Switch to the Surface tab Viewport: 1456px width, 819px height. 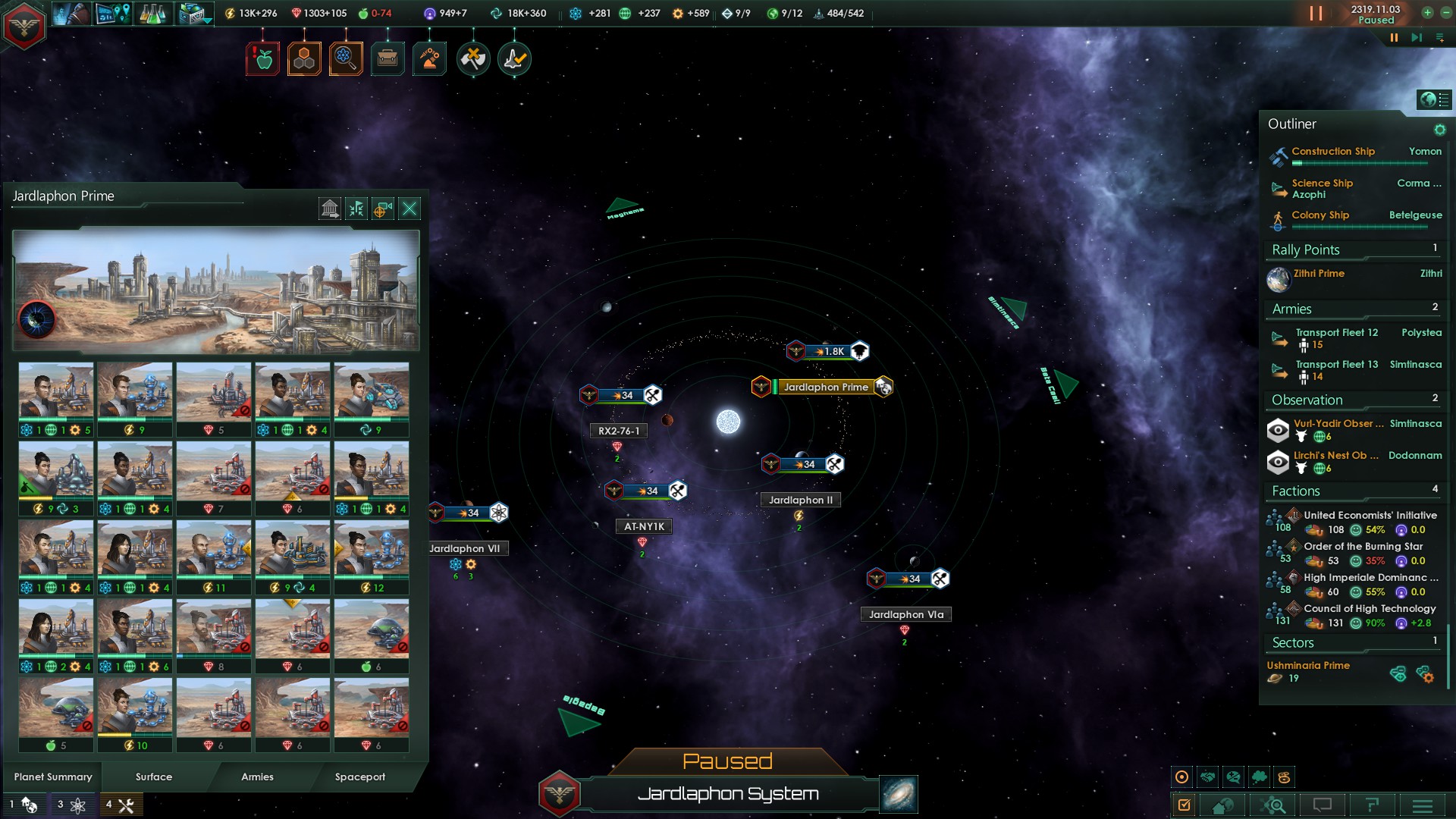tap(154, 777)
